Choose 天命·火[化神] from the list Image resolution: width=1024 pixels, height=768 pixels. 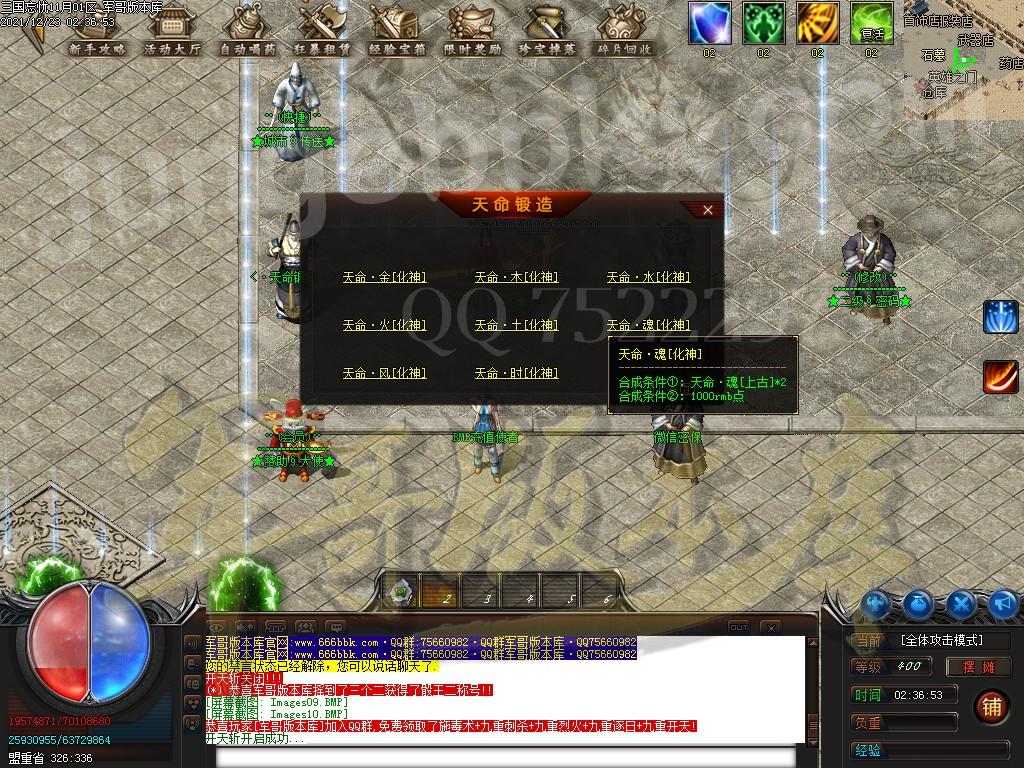pos(384,325)
